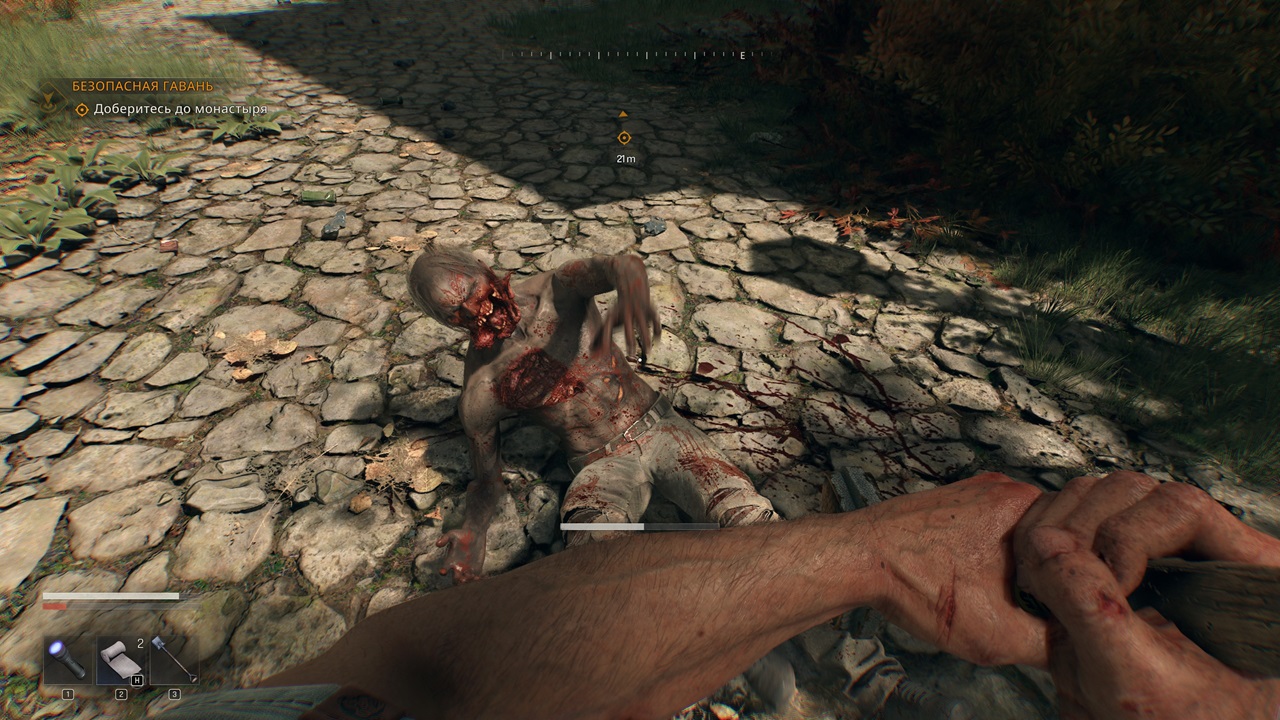Screen dimensions: 1280x720
Task: Equip the shovel from the hotbar
Action: pyautogui.click(x=173, y=660)
